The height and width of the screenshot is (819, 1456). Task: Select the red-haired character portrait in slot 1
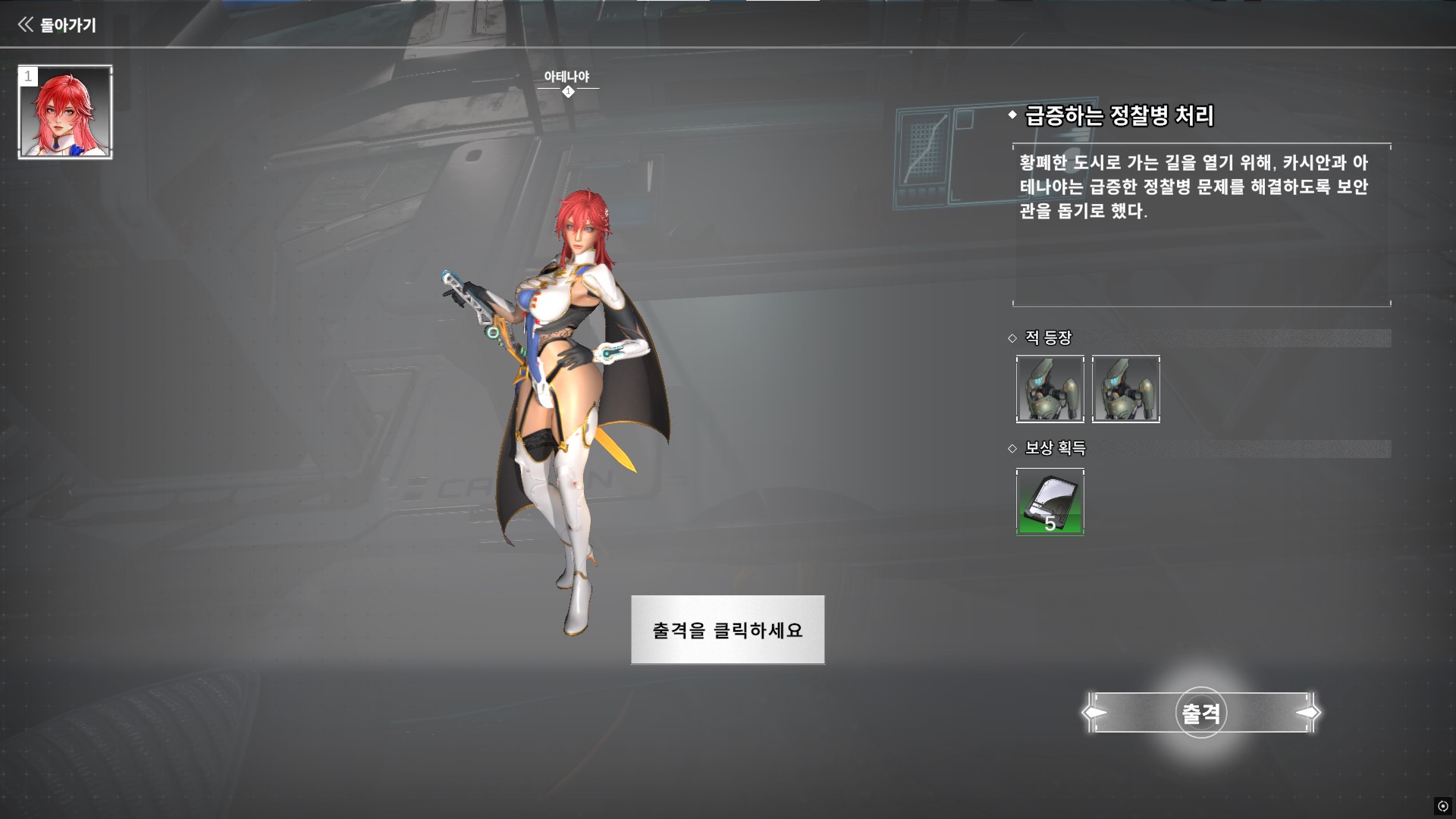click(65, 112)
